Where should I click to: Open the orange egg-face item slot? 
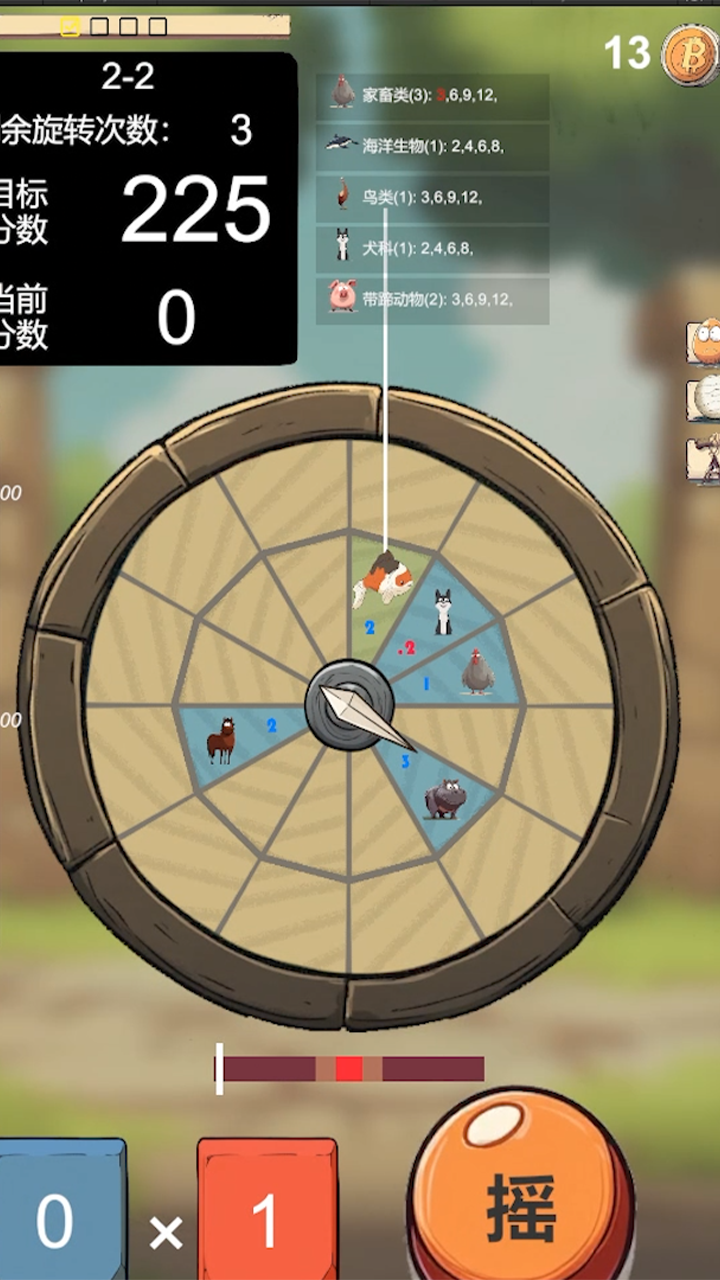pyautogui.click(x=705, y=342)
